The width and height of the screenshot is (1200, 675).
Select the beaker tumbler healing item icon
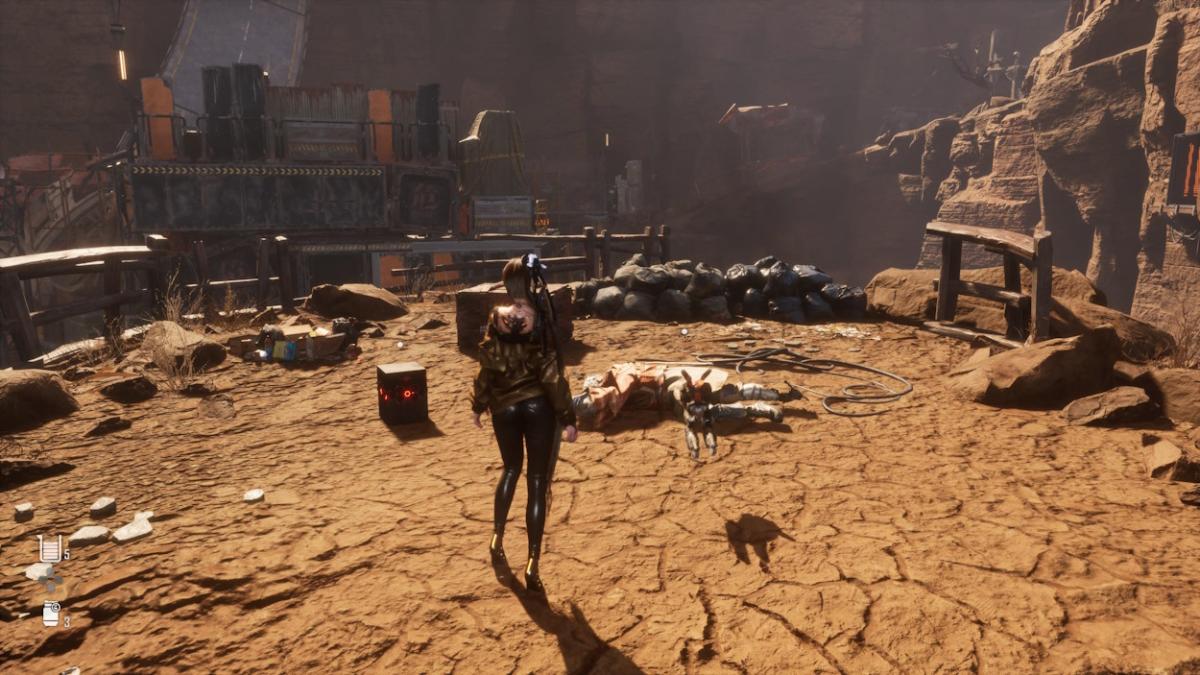coord(49,548)
